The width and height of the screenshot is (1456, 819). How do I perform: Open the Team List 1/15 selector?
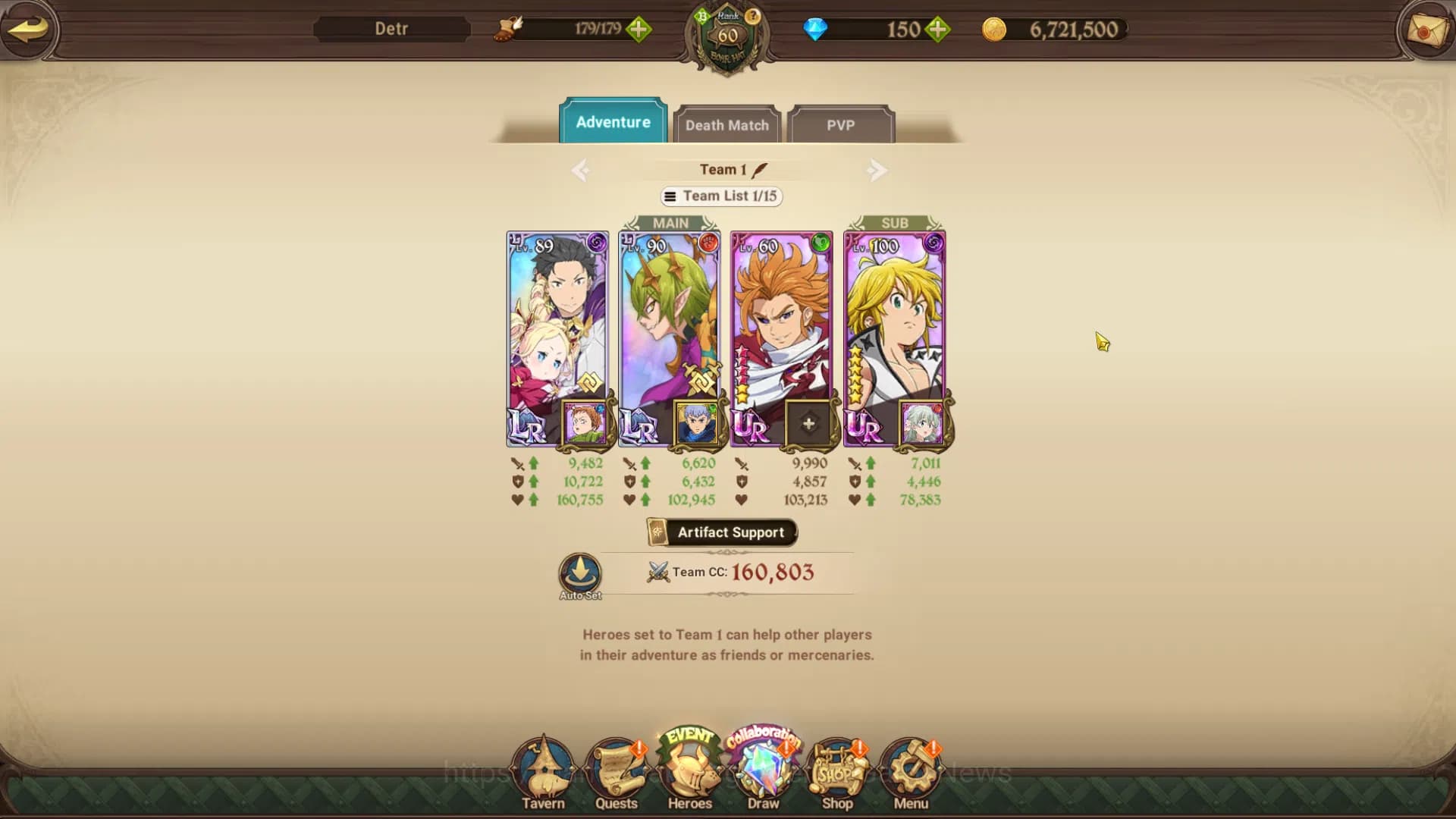(x=720, y=196)
